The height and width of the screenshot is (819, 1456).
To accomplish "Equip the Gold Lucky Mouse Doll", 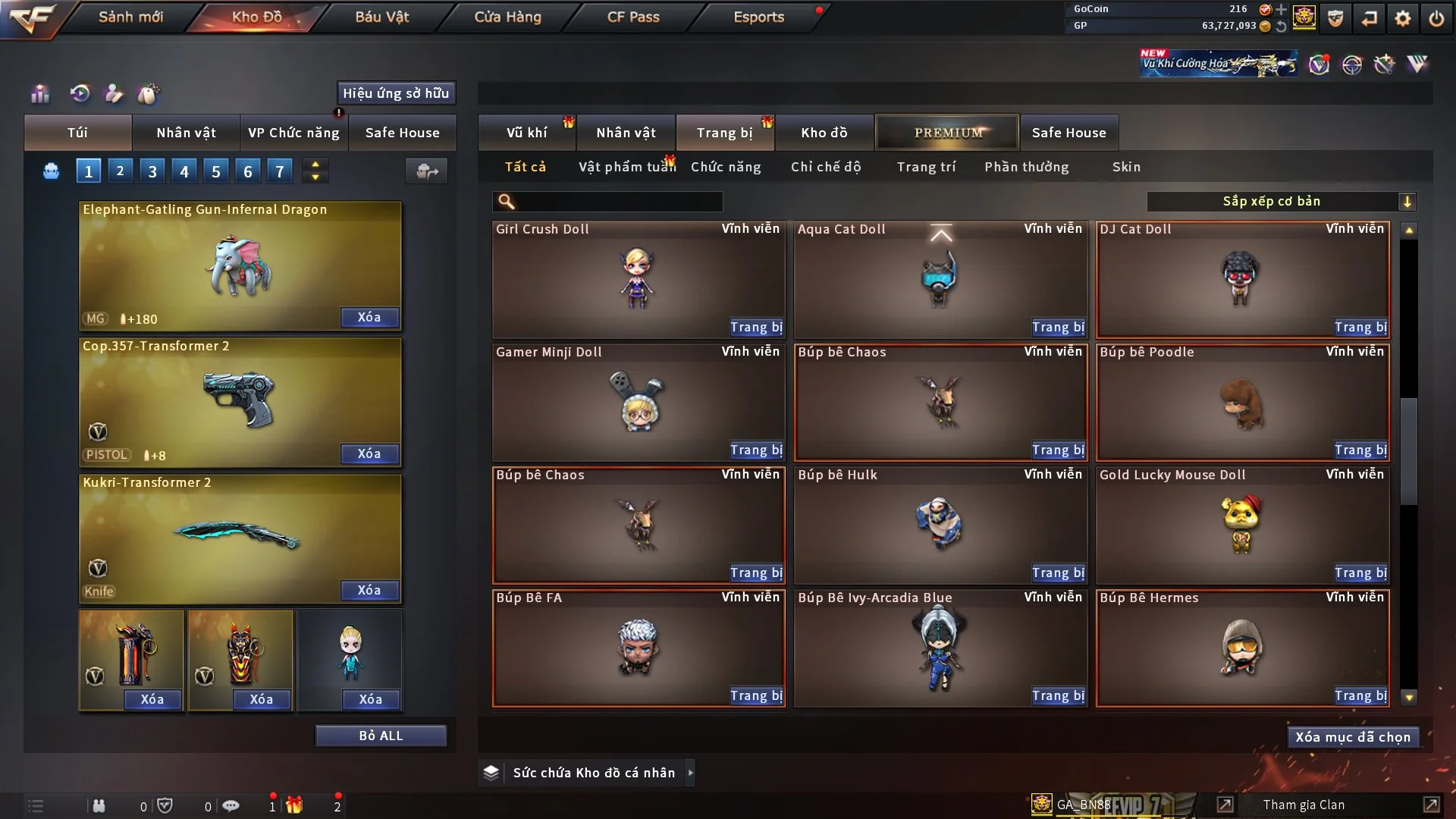I will [x=1360, y=573].
